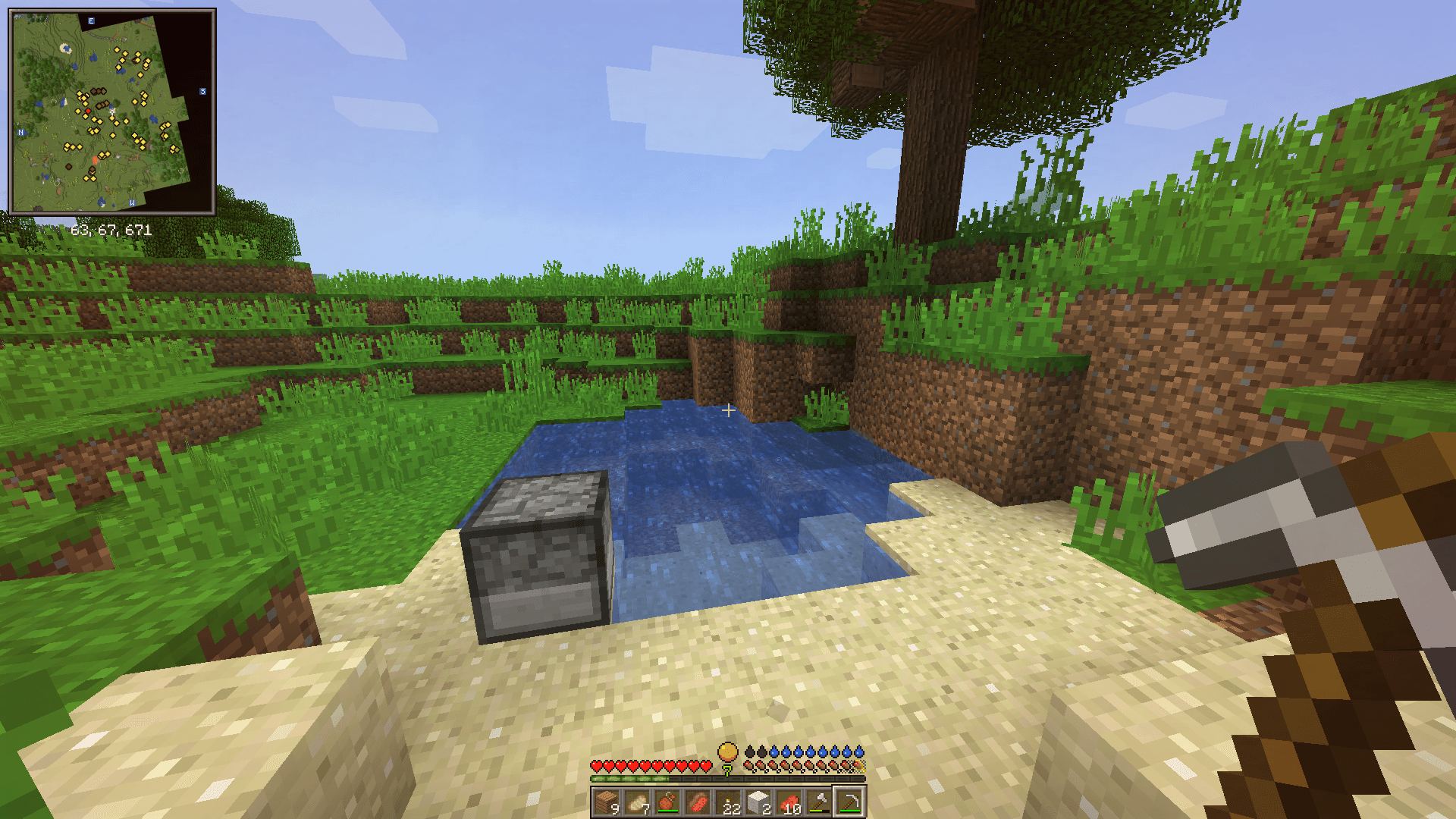Screen dimensions: 1456x819
Task: Click the N direction label on the minimap
Action: coord(21,132)
